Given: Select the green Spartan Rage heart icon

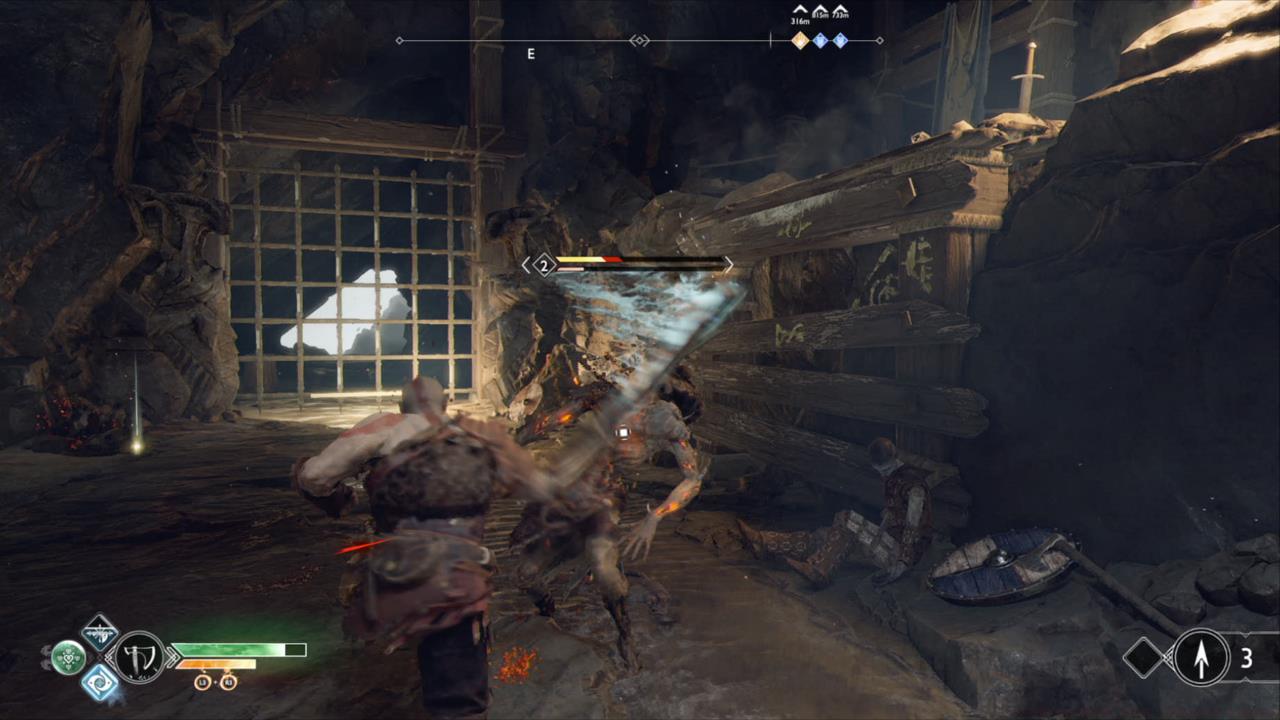Looking at the screenshot, I should [x=68, y=658].
